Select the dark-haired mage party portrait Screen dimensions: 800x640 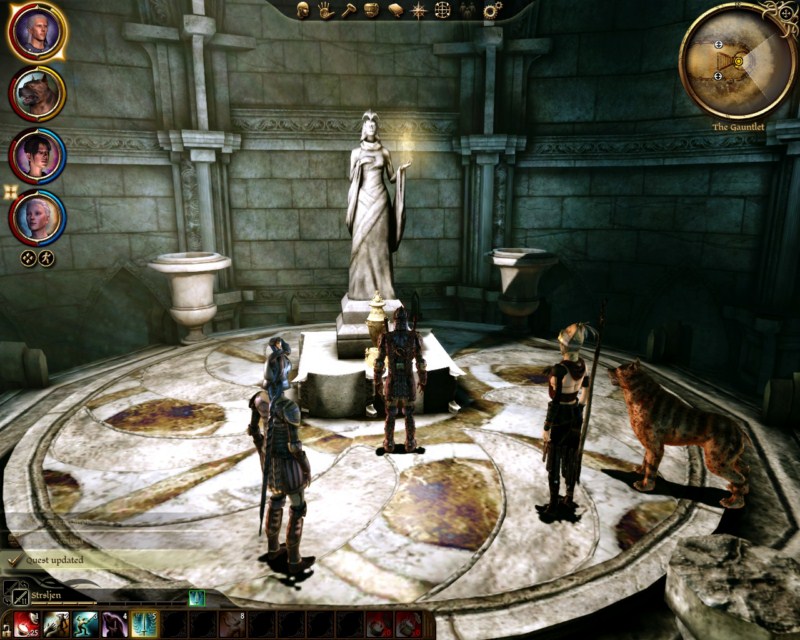37,155
